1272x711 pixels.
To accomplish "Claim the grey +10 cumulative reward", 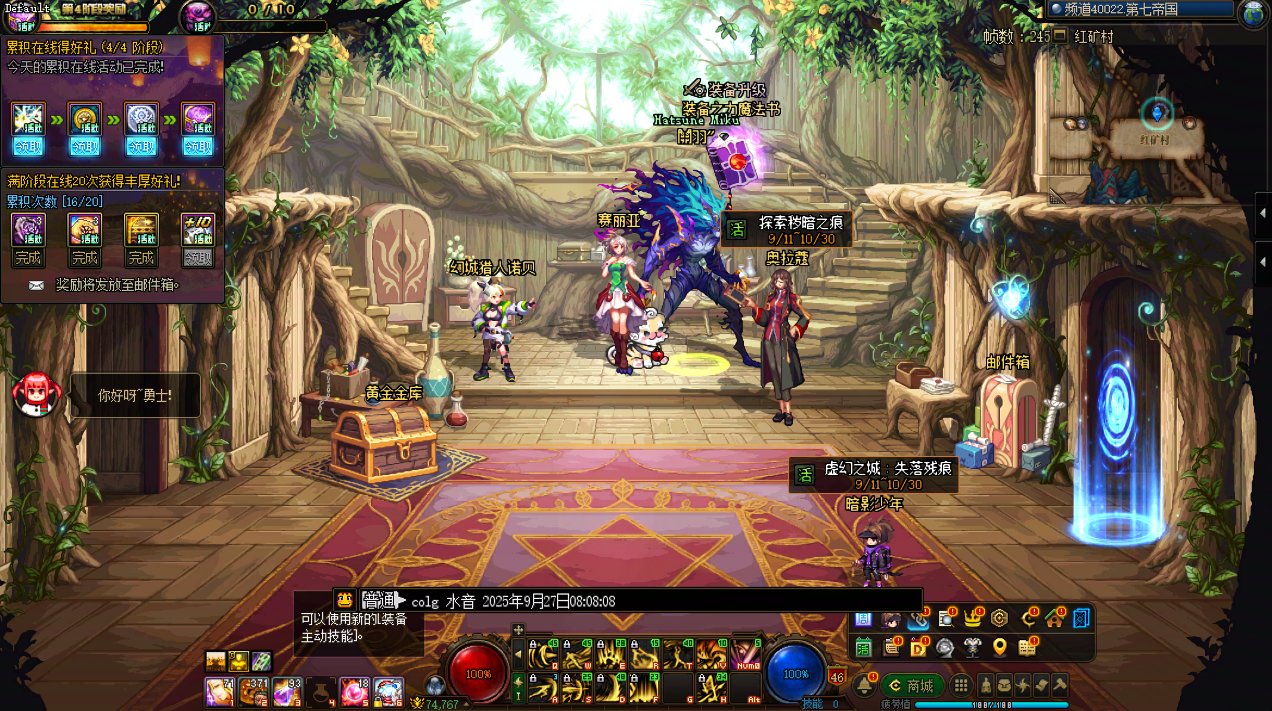I will pos(198,258).
